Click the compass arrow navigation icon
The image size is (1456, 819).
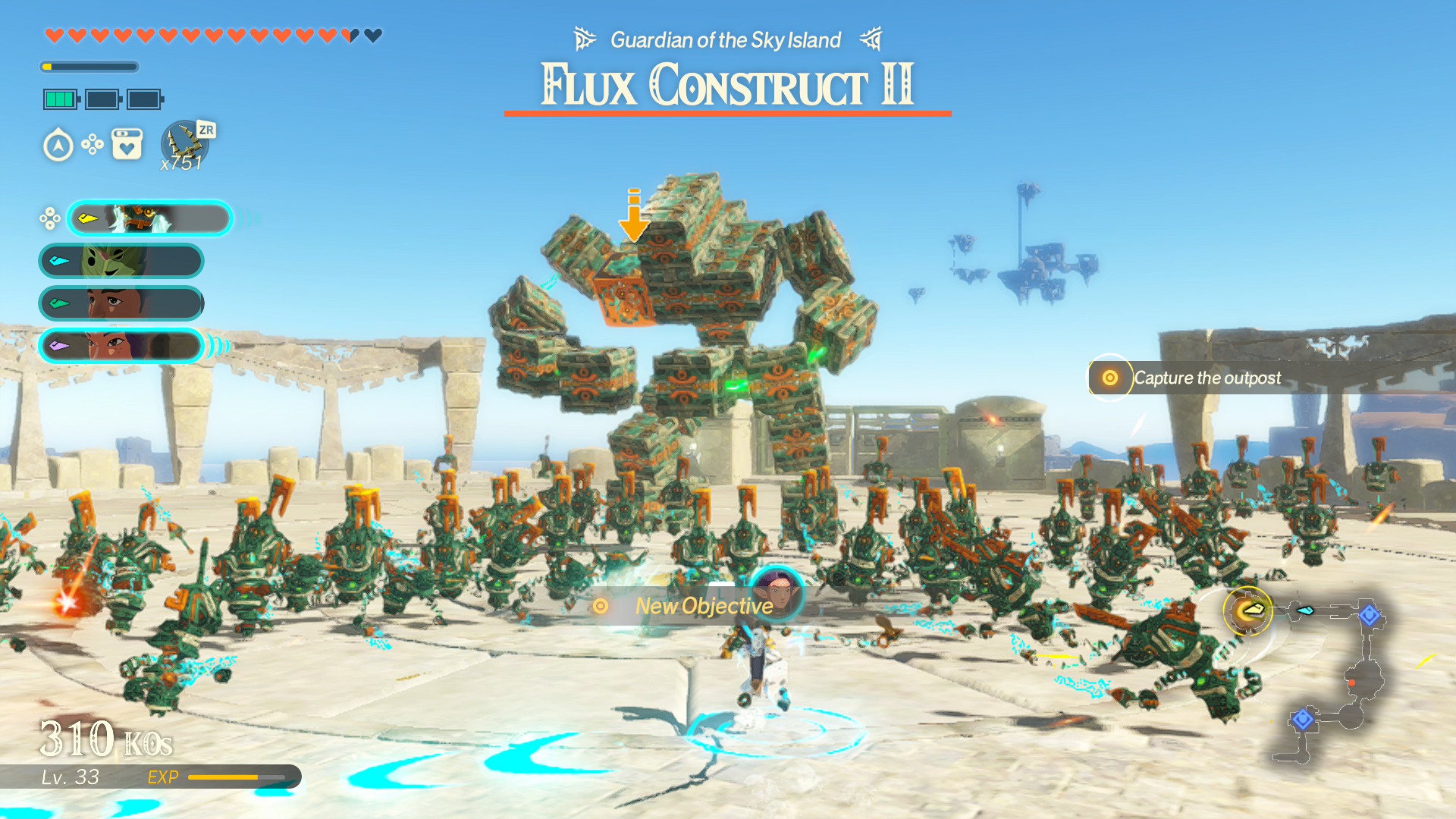tap(58, 146)
